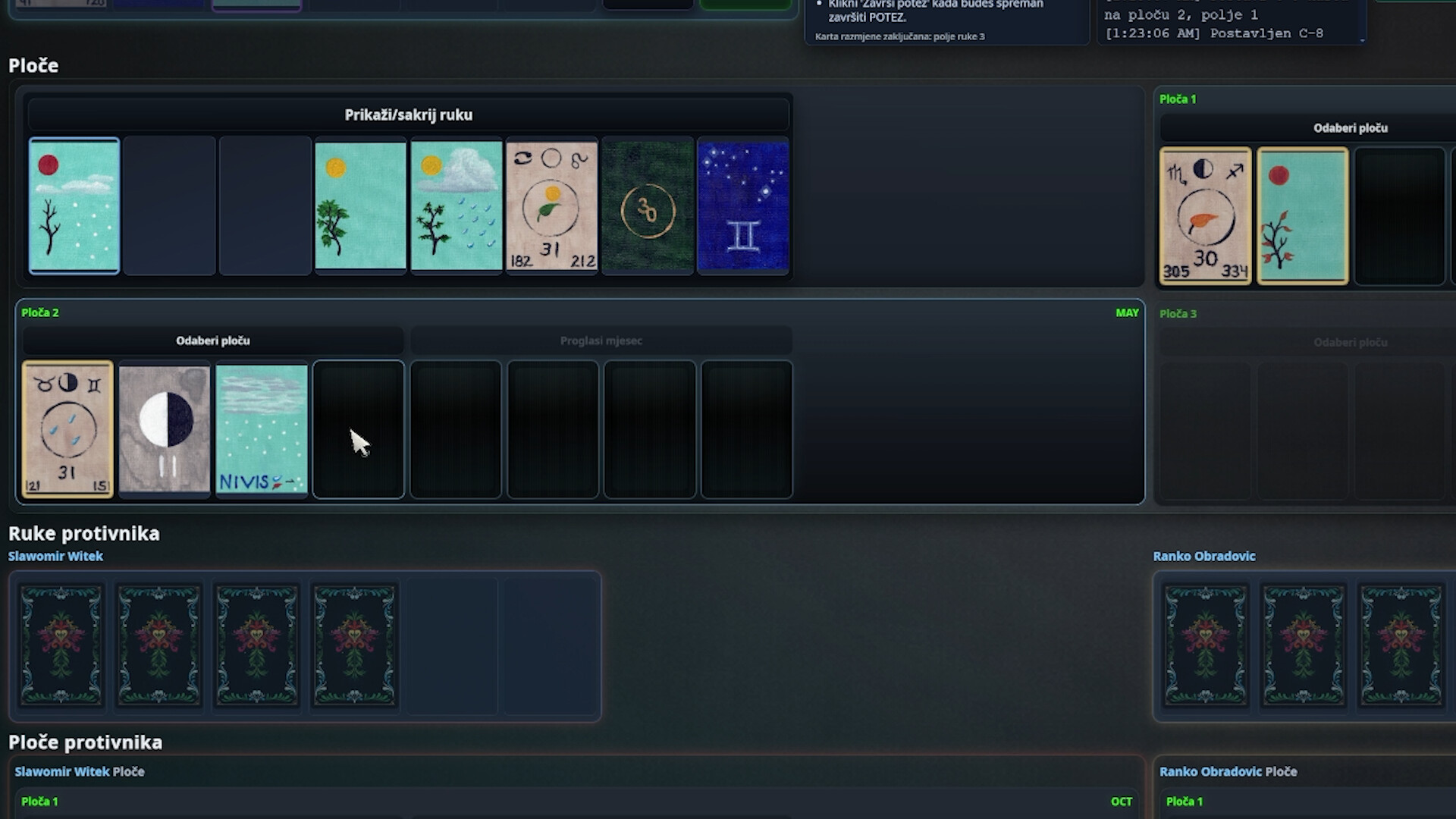Click the empty slot beside the NIVIS card
Image resolution: width=1456 pixels, height=819 pixels.
coord(358,430)
